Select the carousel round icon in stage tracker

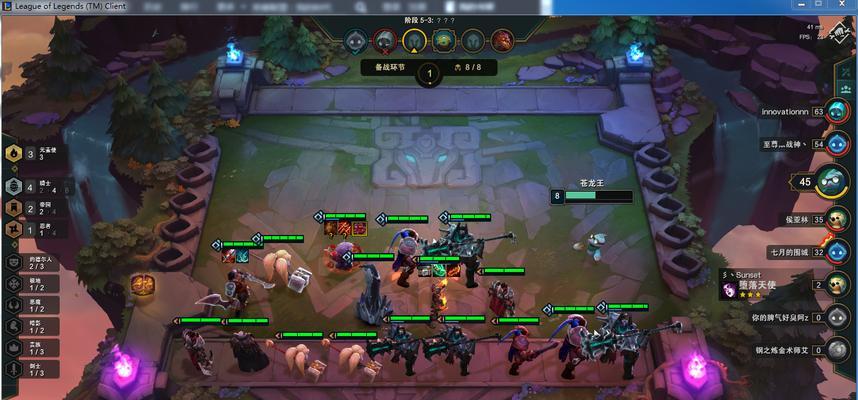coord(445,41)
